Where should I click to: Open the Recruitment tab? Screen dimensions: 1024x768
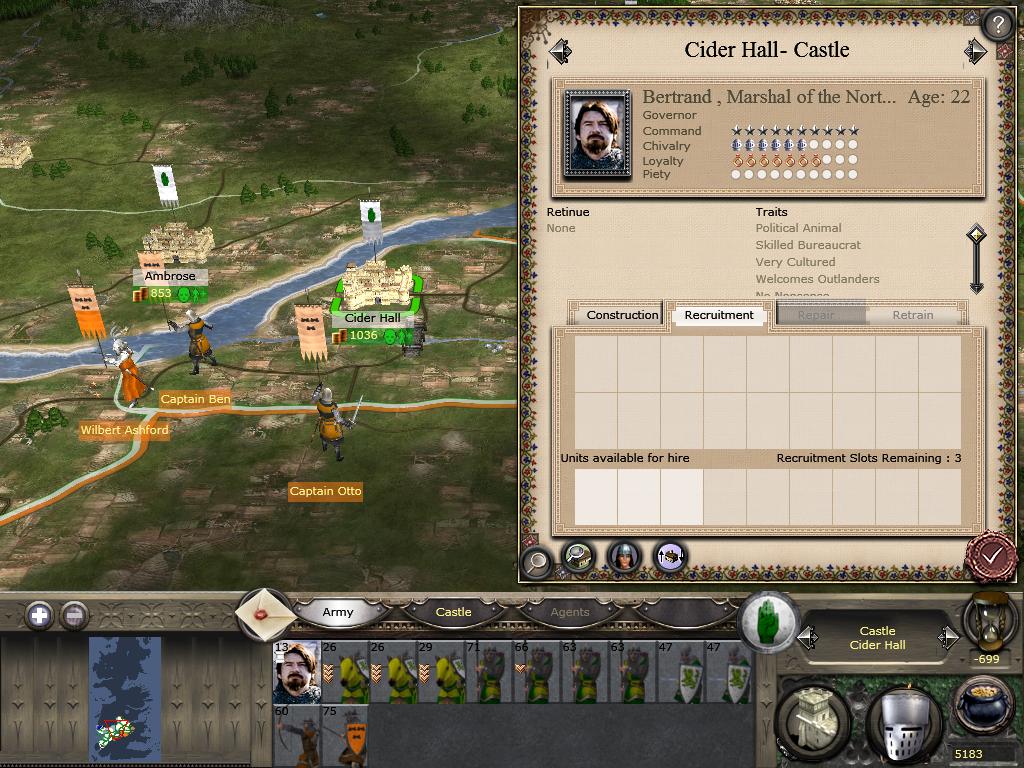click(719, 315)
